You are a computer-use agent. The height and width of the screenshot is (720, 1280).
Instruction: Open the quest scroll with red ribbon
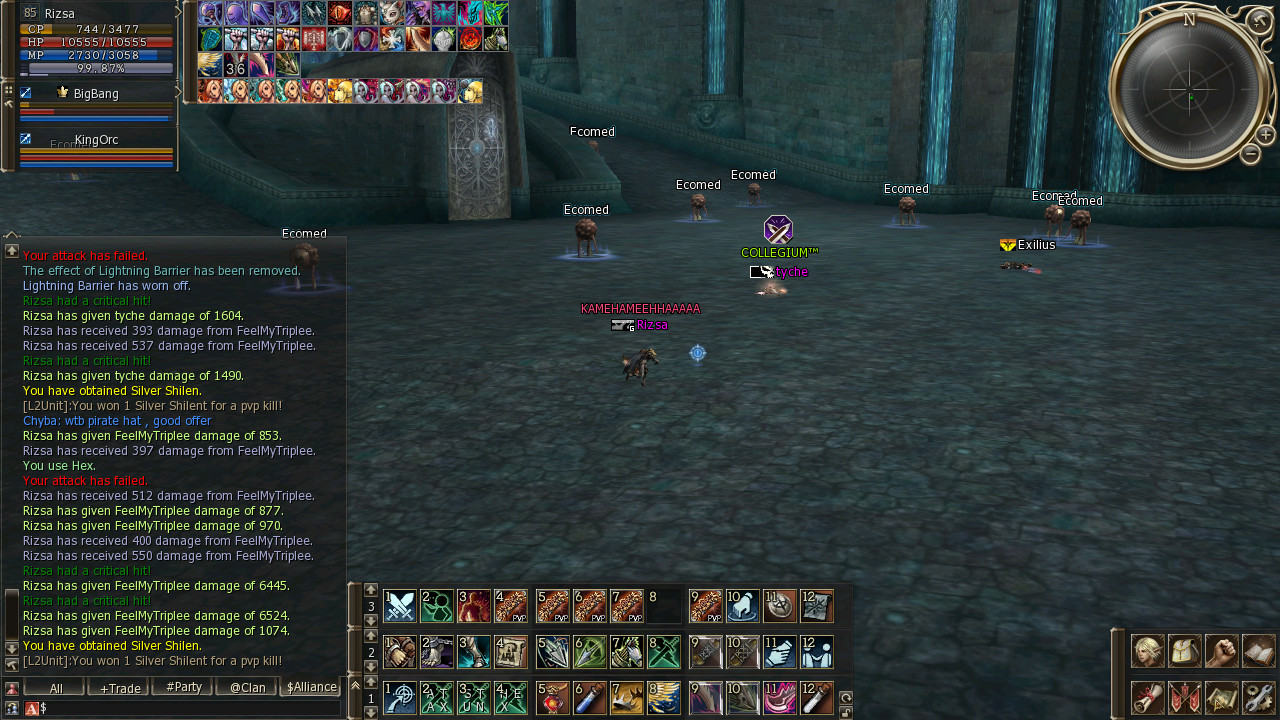click(1147, 697)
